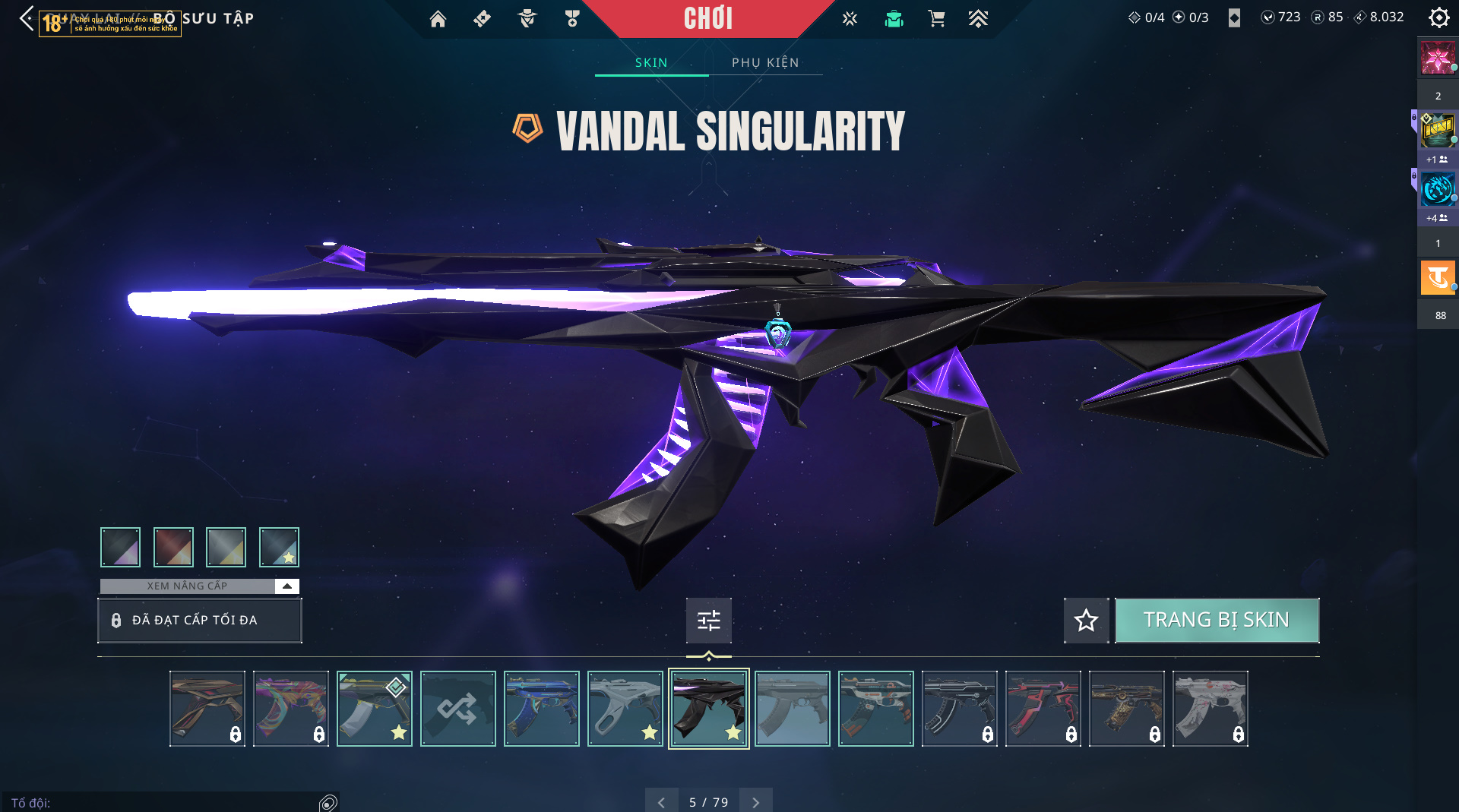The width and height of the screenshot is (1459, 812).
Task: Open the home screen icon
Action: point(438,19)
